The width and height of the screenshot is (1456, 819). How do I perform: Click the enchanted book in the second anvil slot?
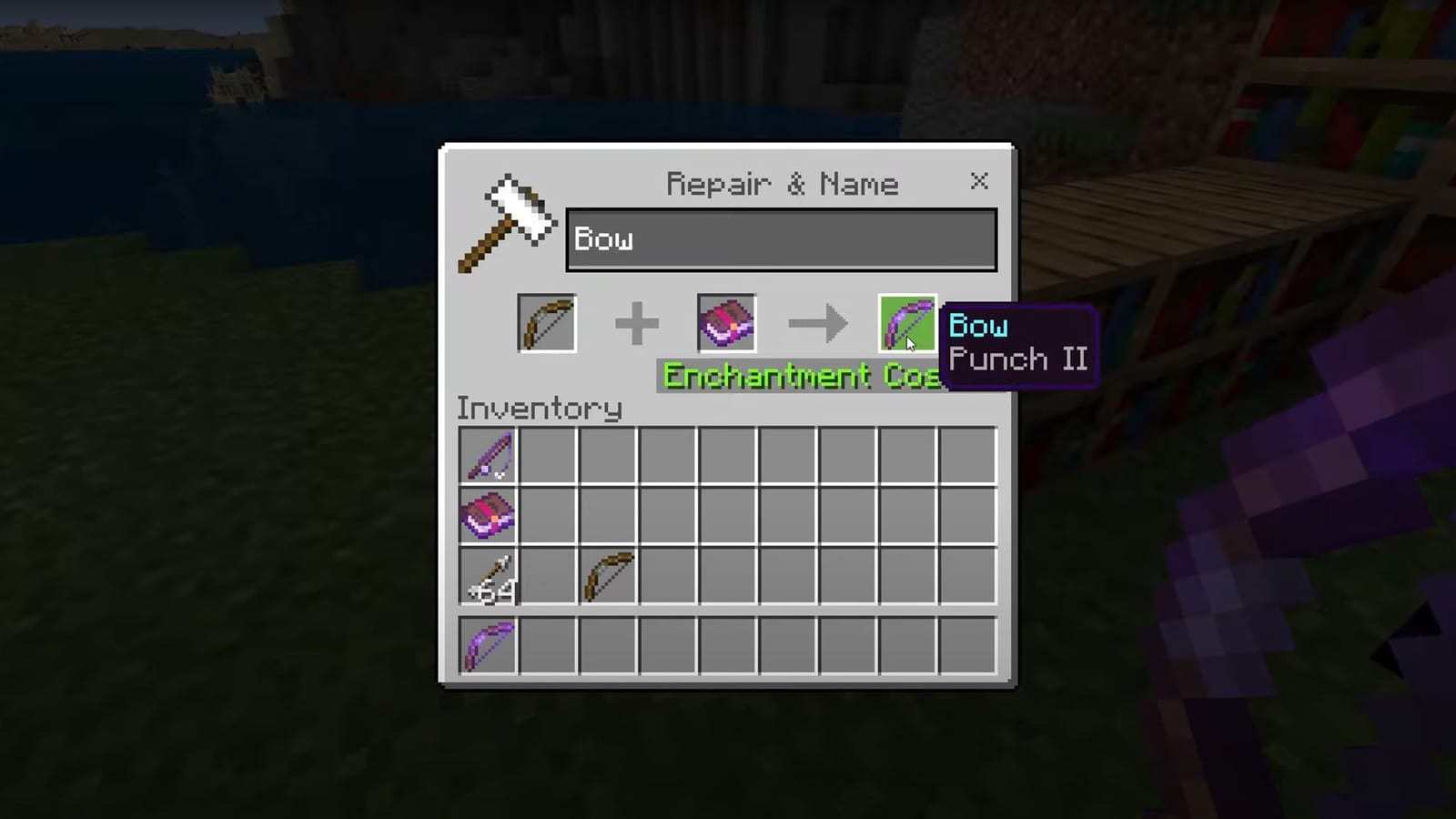(726, 323)
